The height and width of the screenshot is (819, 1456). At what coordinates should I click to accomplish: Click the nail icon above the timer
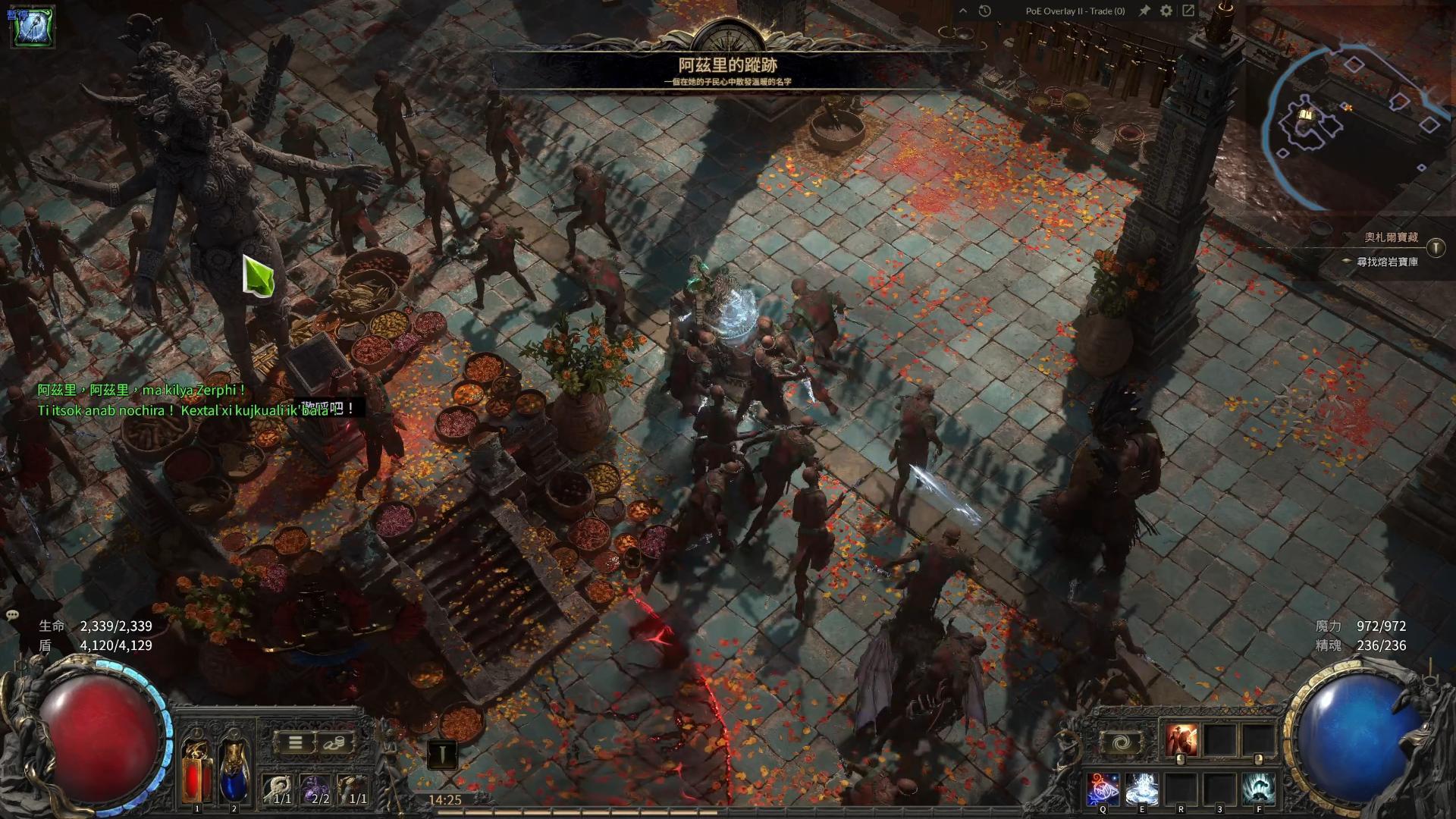coord(441,755)
